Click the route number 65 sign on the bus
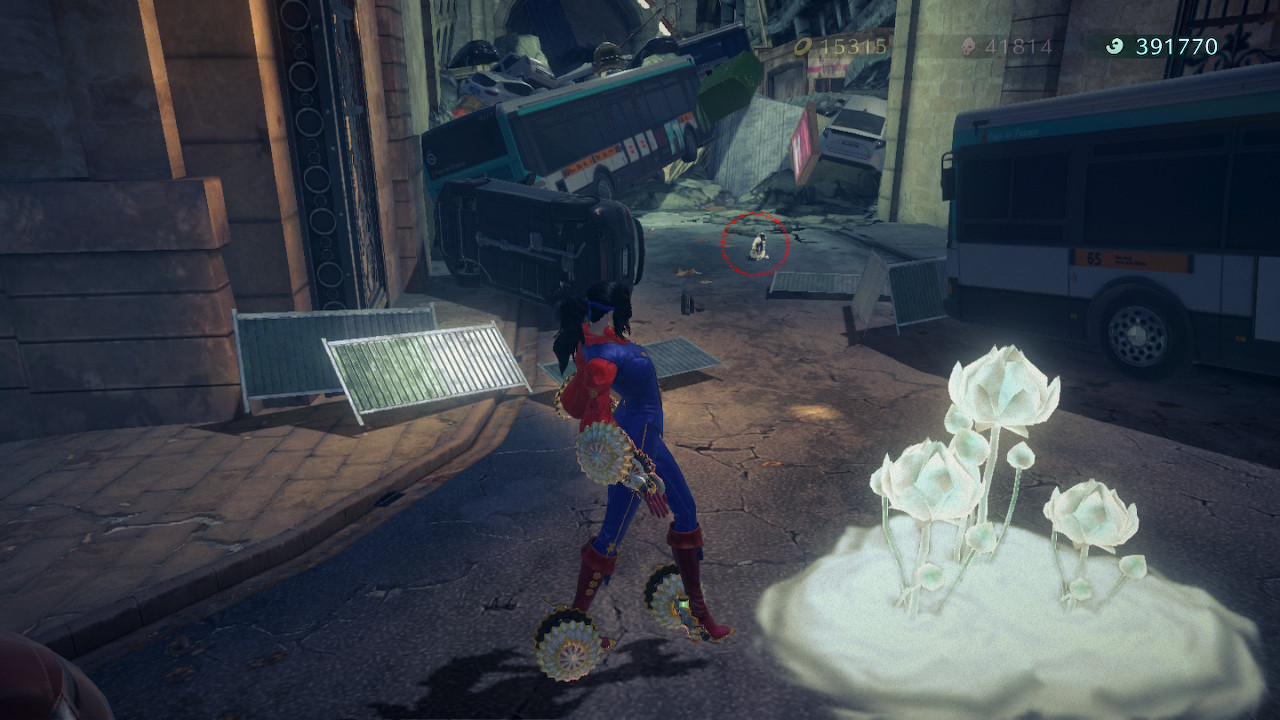This screenshot has height=720, width=1280. click(x=1095, y=260)
